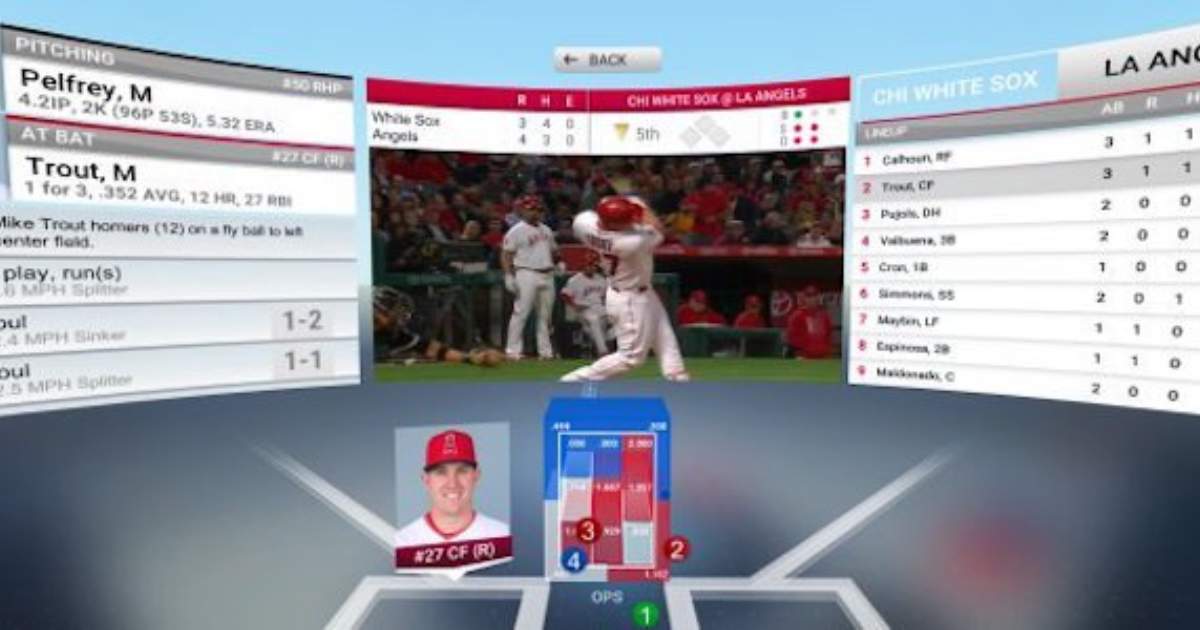
Task: Select pitch marker 3 in strike zone
Action: pyautogui.click(x=587, y=531)
